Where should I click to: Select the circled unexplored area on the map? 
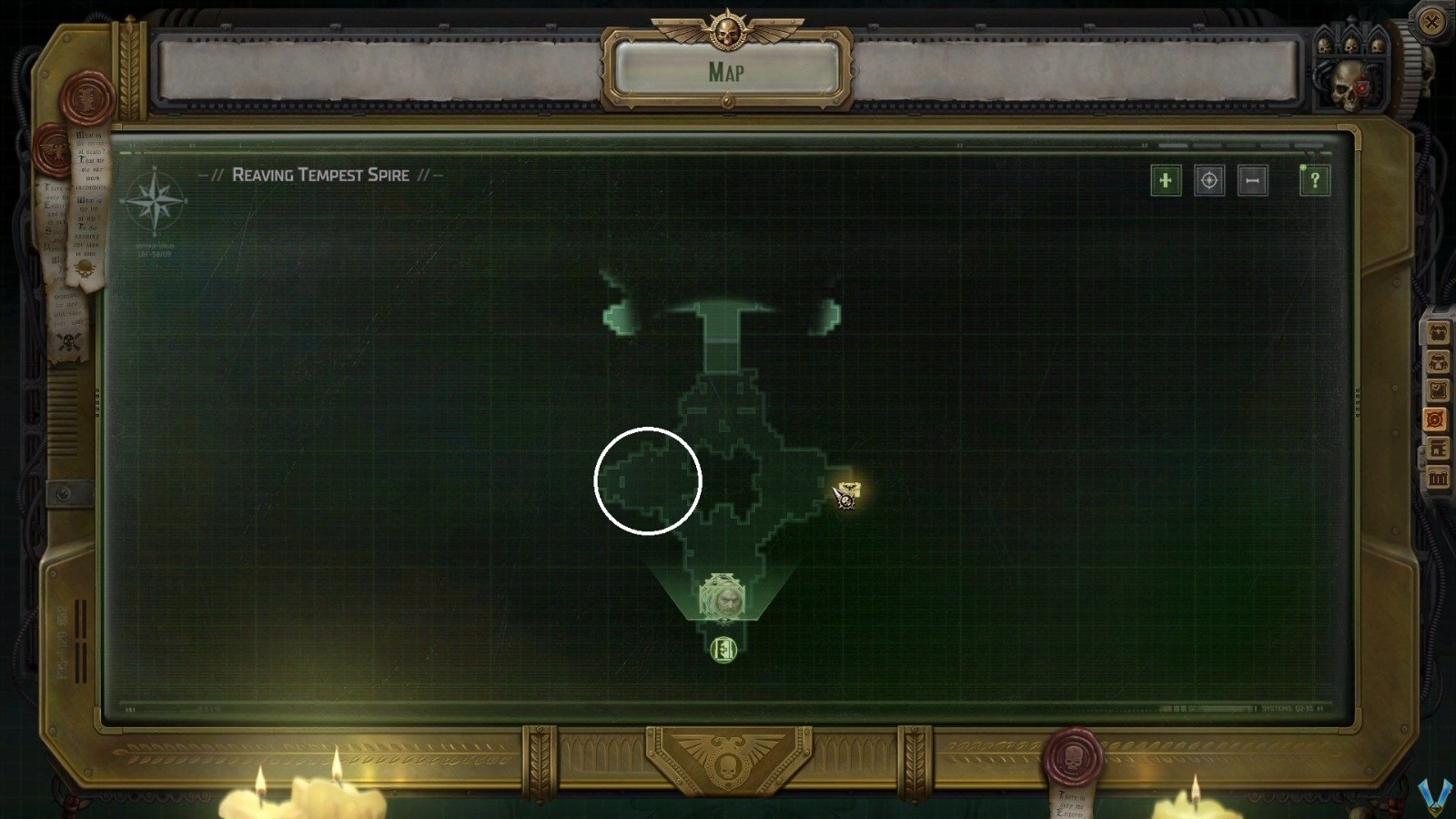(x=648, y=481)
